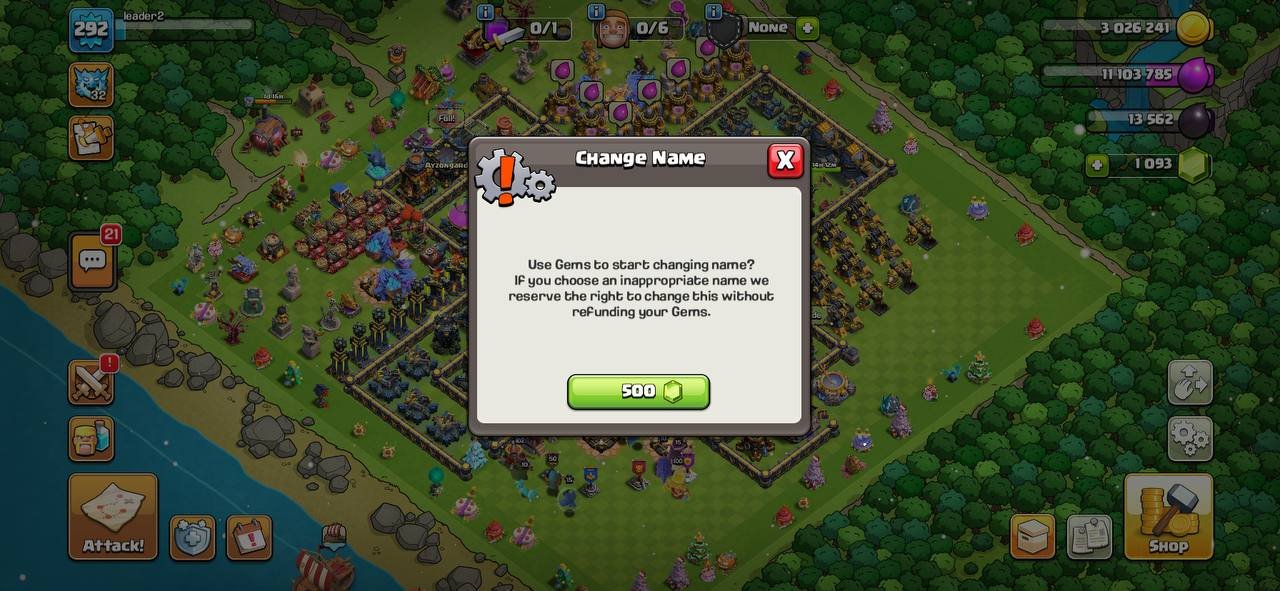Open the calendar events button

(x=249, y=538)
